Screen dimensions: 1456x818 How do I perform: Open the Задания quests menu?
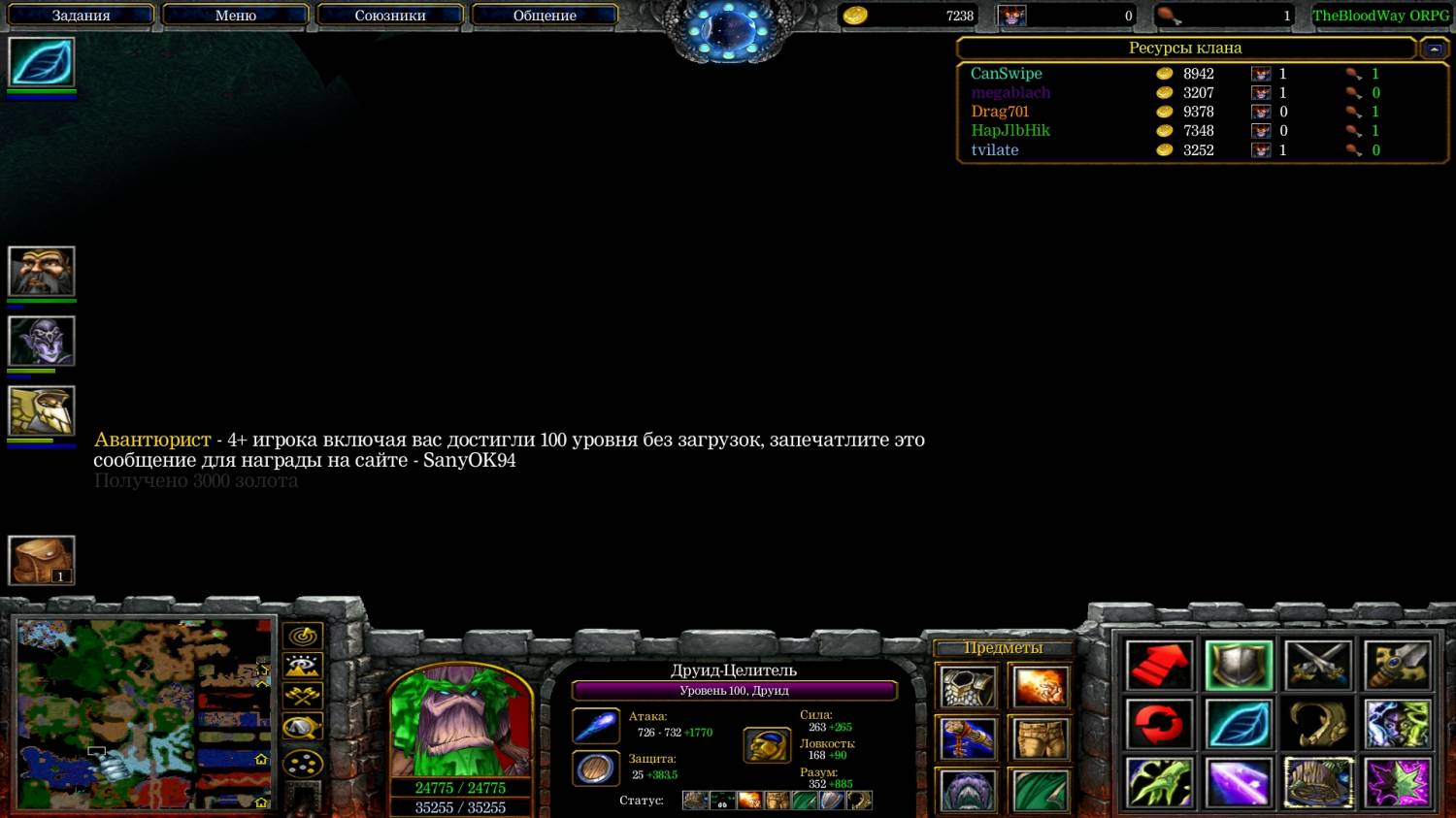pos(81,16)
